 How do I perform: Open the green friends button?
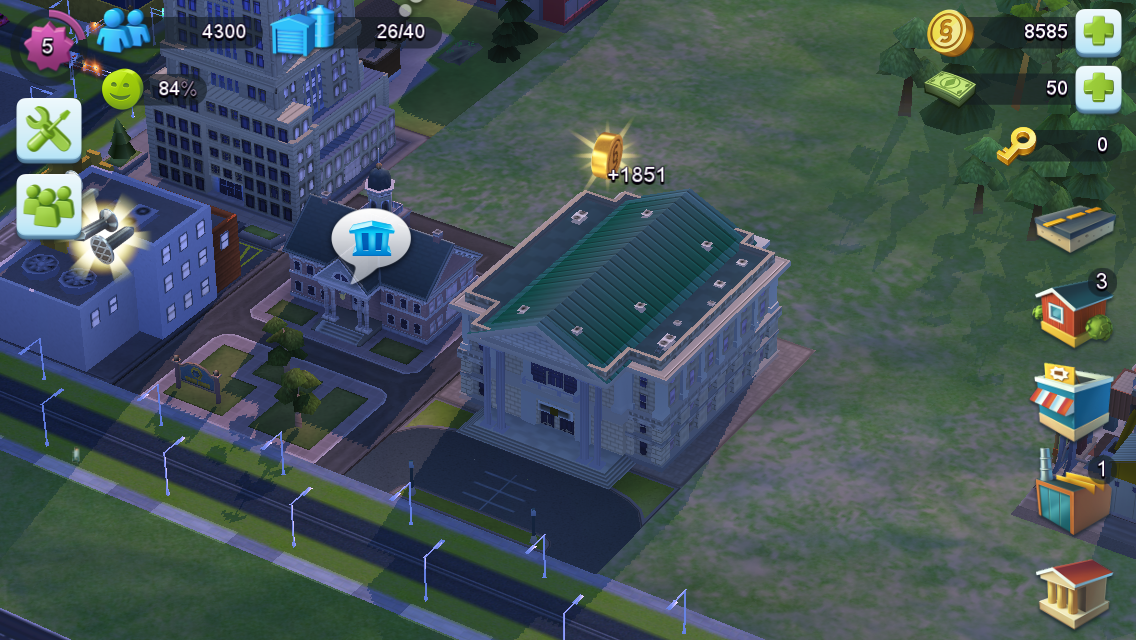pos(49,205)
